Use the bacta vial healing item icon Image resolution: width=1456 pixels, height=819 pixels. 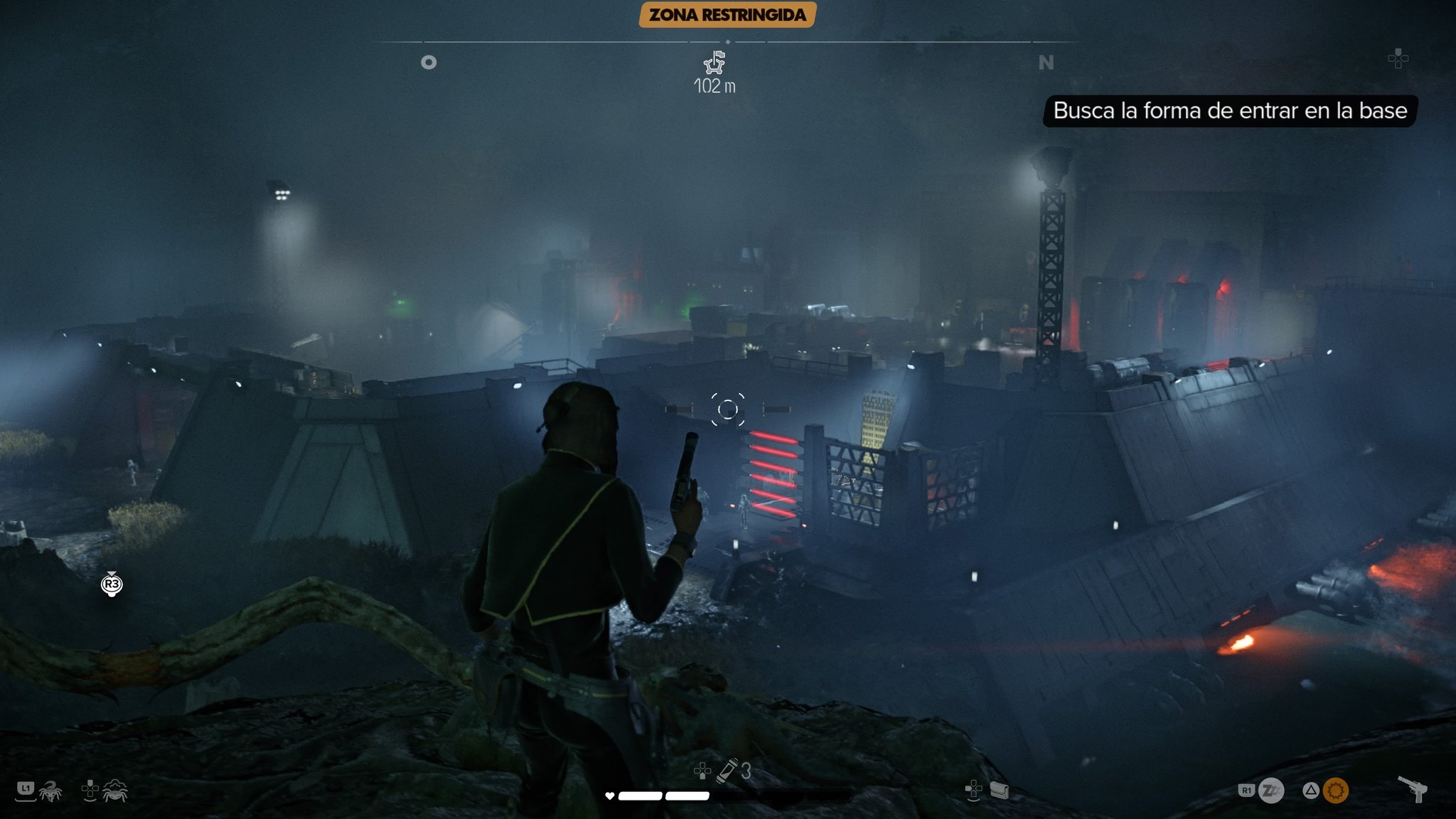click(727, 771)
